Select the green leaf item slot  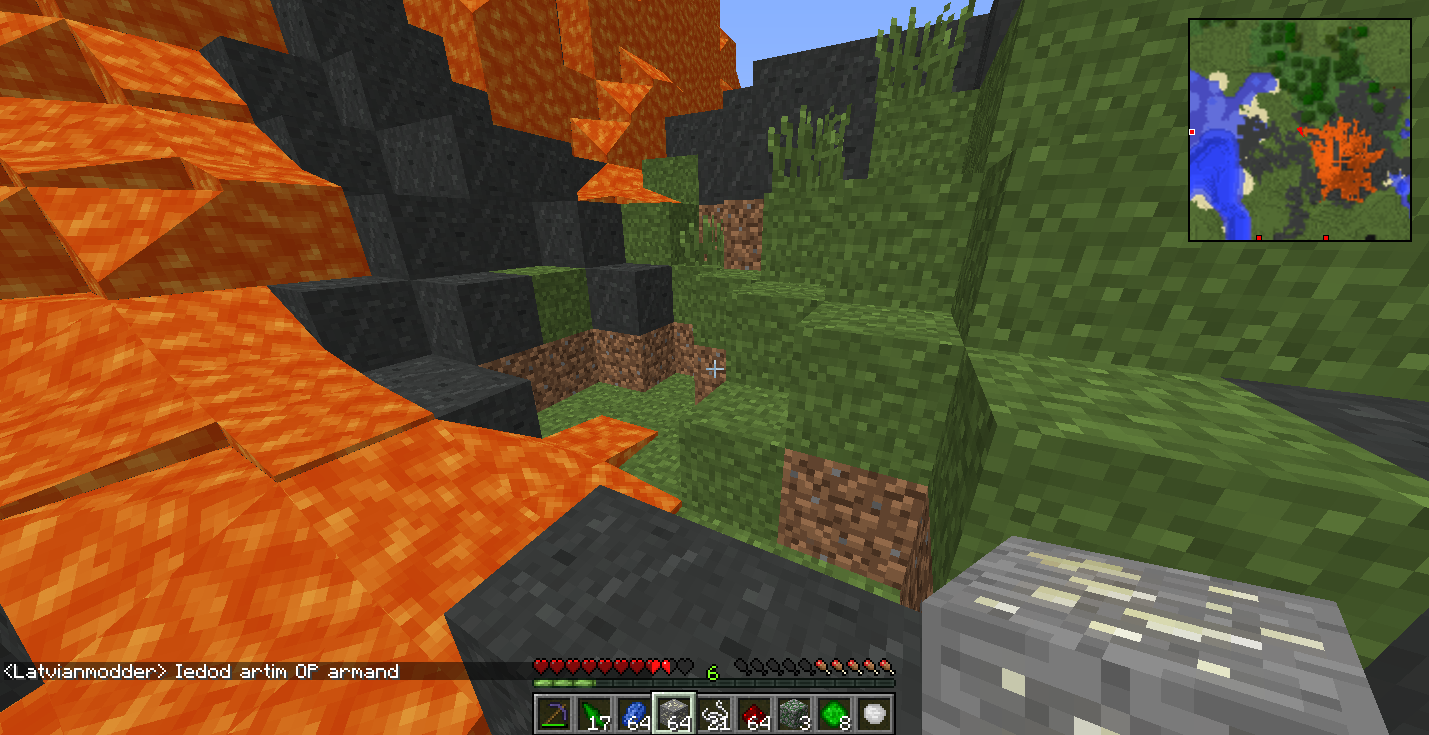[593, 714]
